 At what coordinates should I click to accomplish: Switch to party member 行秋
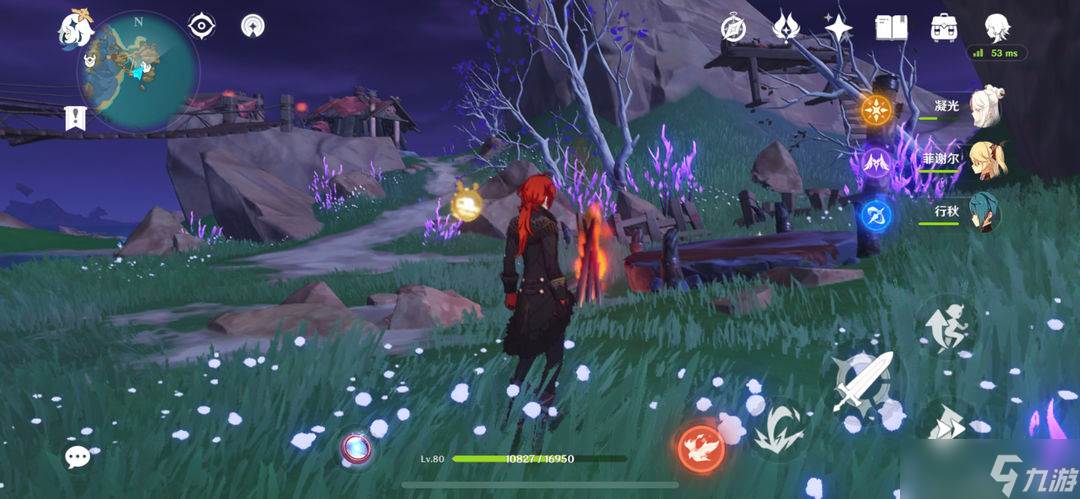click(x=985, y=213)
